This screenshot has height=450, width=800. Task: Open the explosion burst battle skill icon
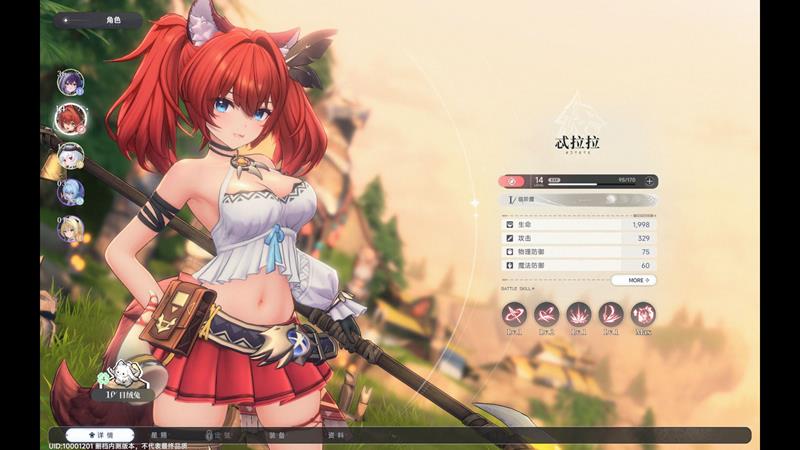click(578, 314)
